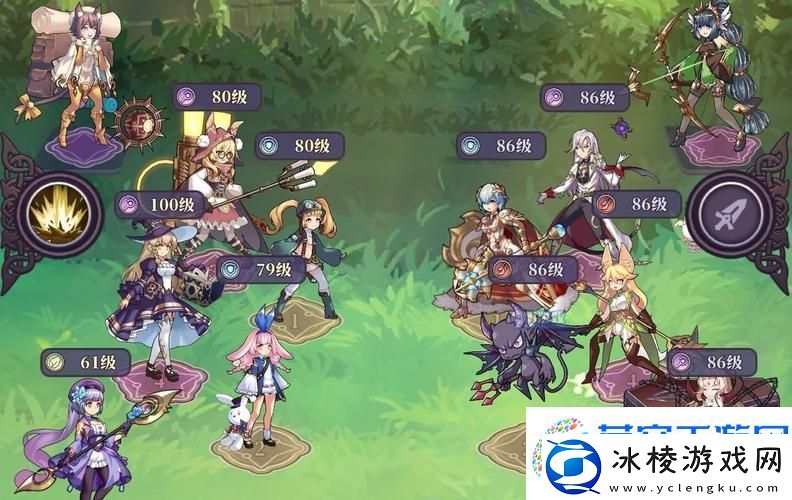
Task: Select the level 100 blonde witch unit
Action: click(x=161, y=302)
